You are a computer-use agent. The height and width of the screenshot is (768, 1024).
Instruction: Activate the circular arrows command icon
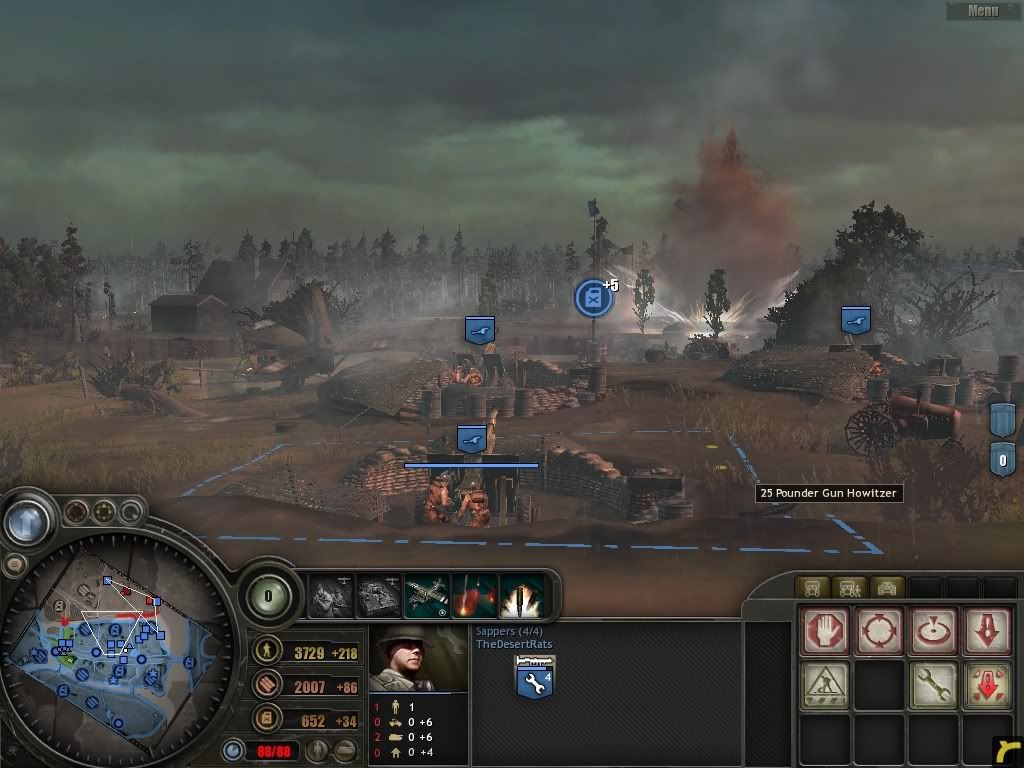point(879,632)
